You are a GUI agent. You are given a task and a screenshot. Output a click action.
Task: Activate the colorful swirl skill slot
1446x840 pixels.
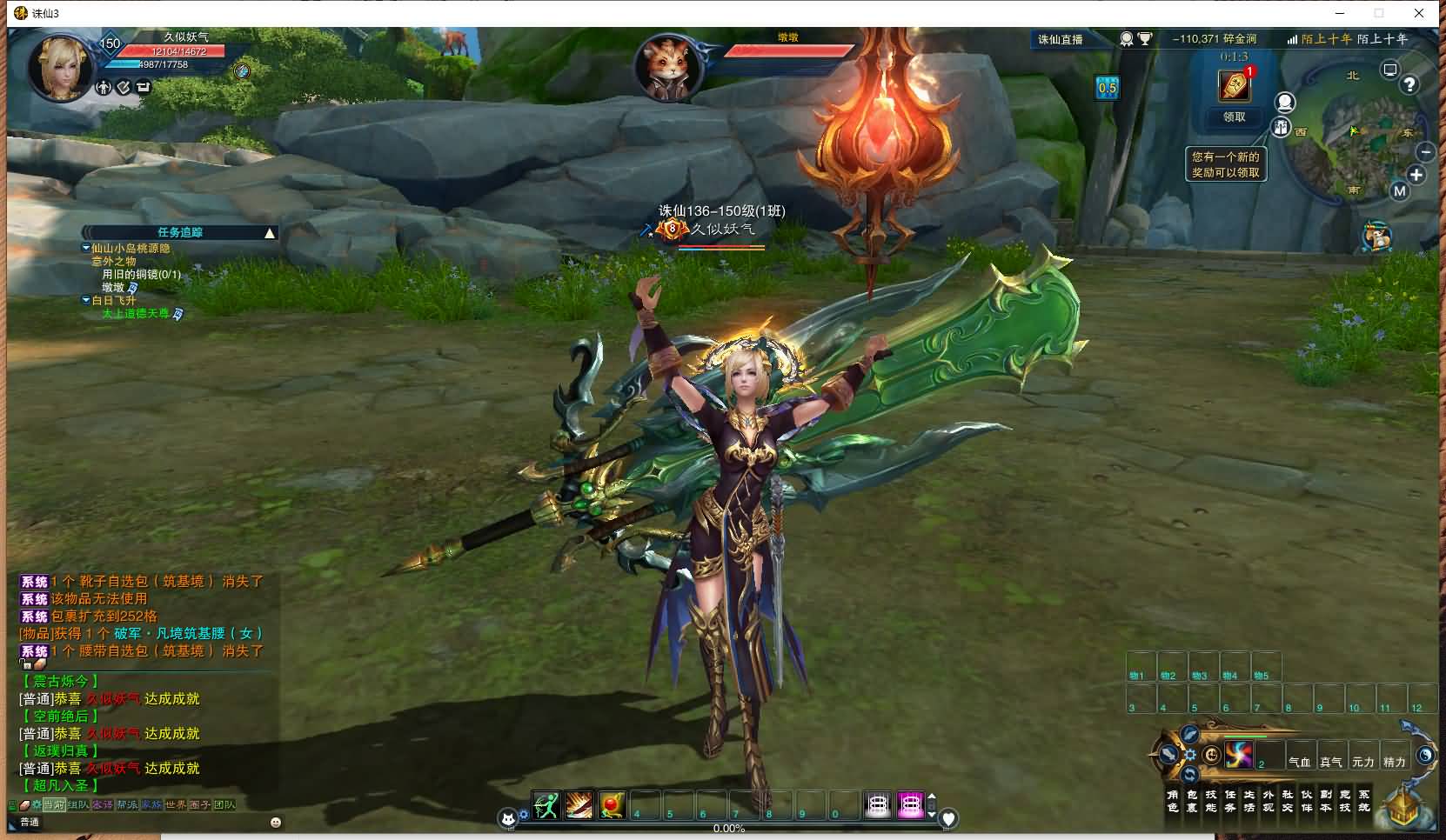point(1238,755)
